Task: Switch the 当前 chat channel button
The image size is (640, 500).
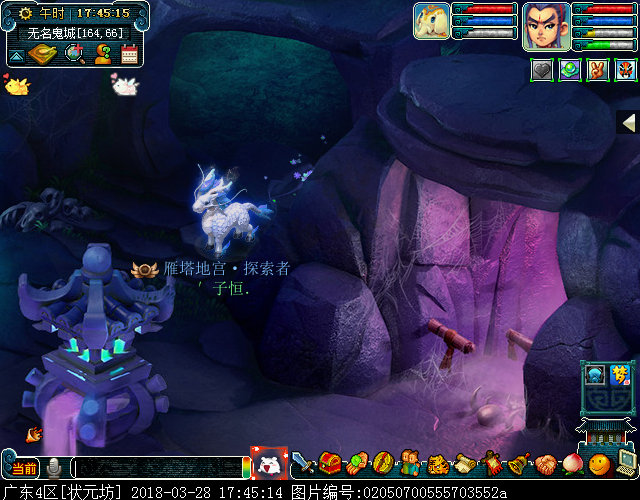Action: click(25, 467)
